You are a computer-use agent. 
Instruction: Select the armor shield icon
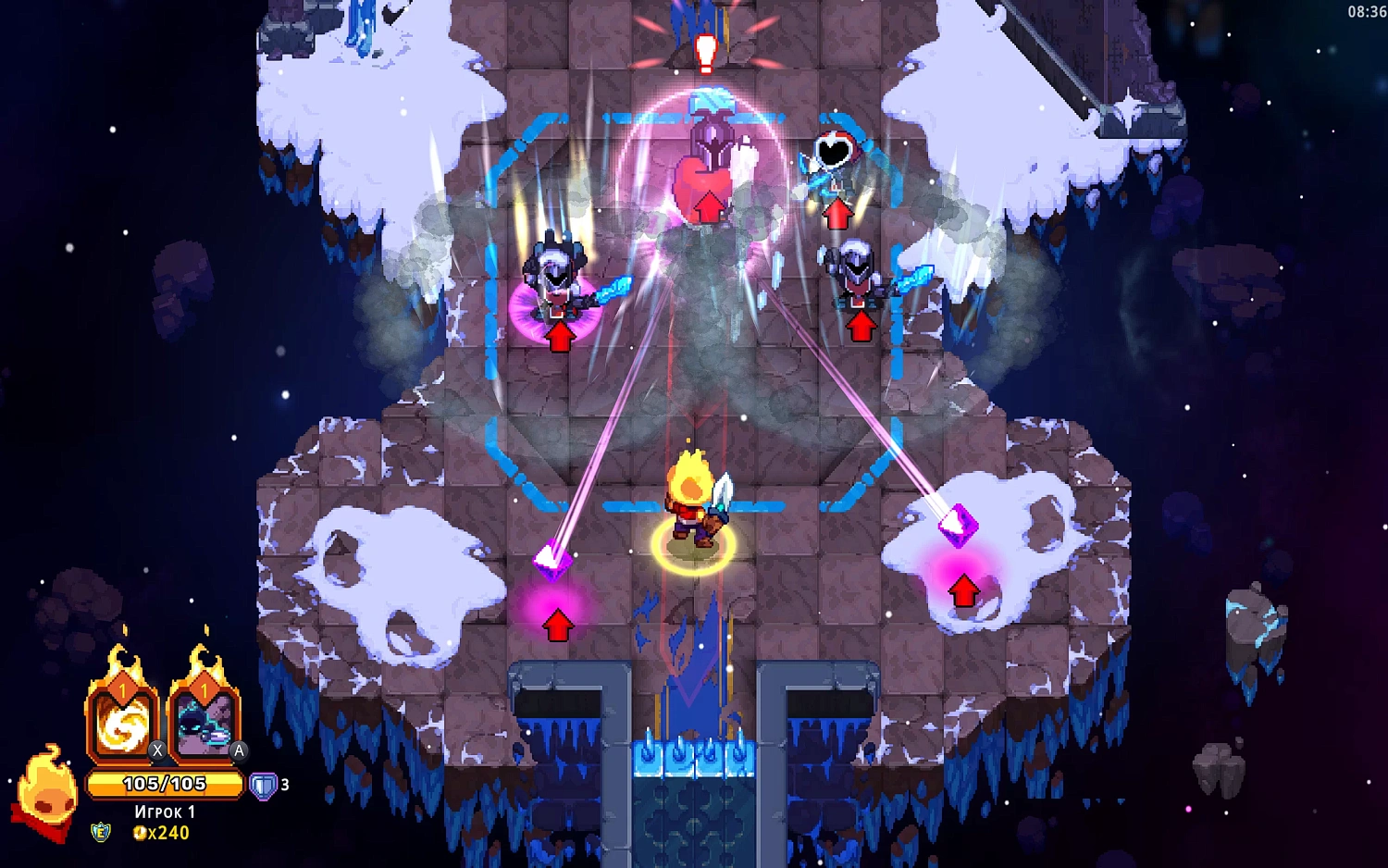click(x=264, y=786)
